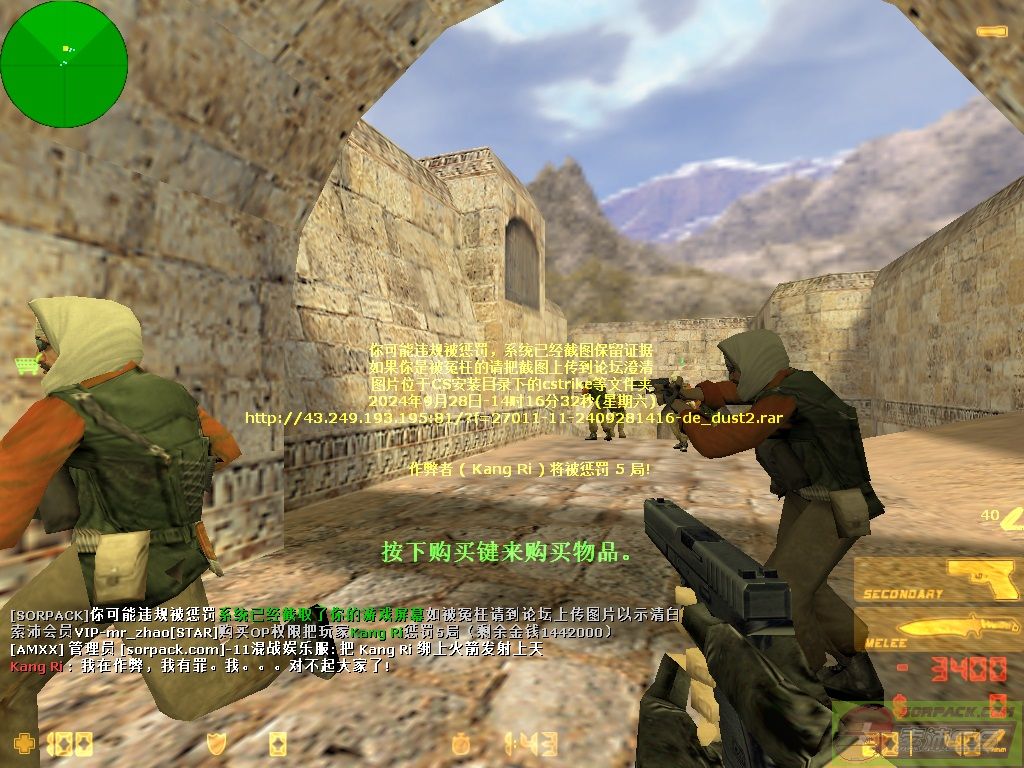Switch to the MELEE knife slot

point(938,631)
